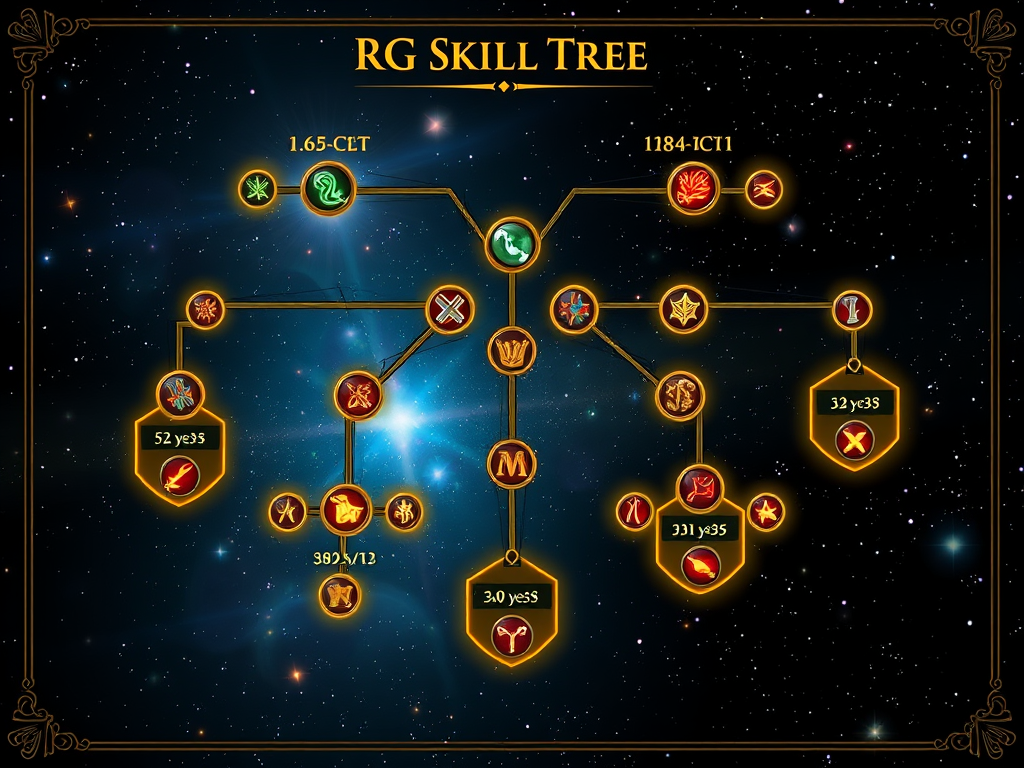Pick the small golden star skill node
The height and width of the screenshot is (768, 1024).
pyautogui.click(x=766, y=512)
